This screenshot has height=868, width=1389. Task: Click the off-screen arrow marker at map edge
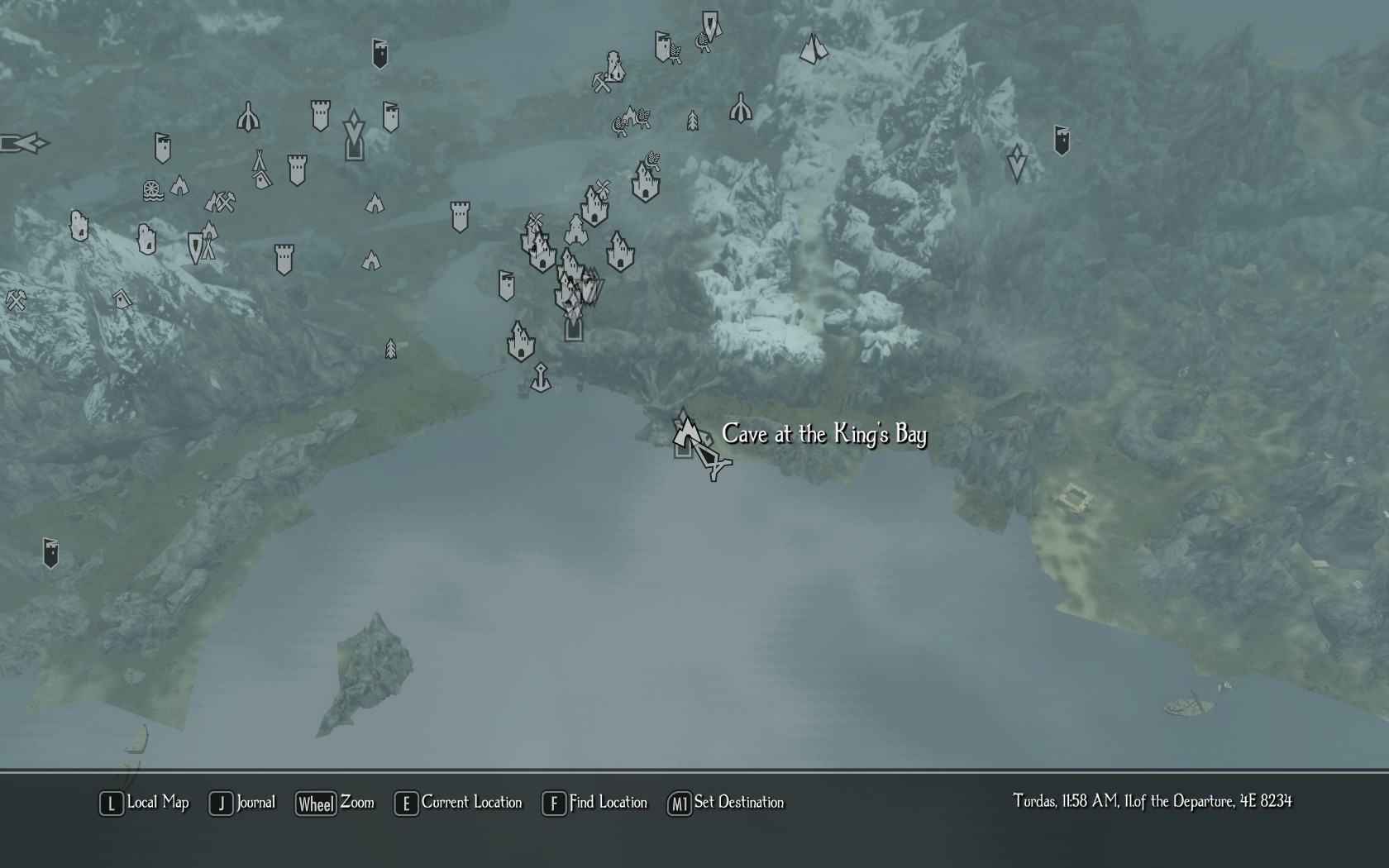[x=23, y=144]
